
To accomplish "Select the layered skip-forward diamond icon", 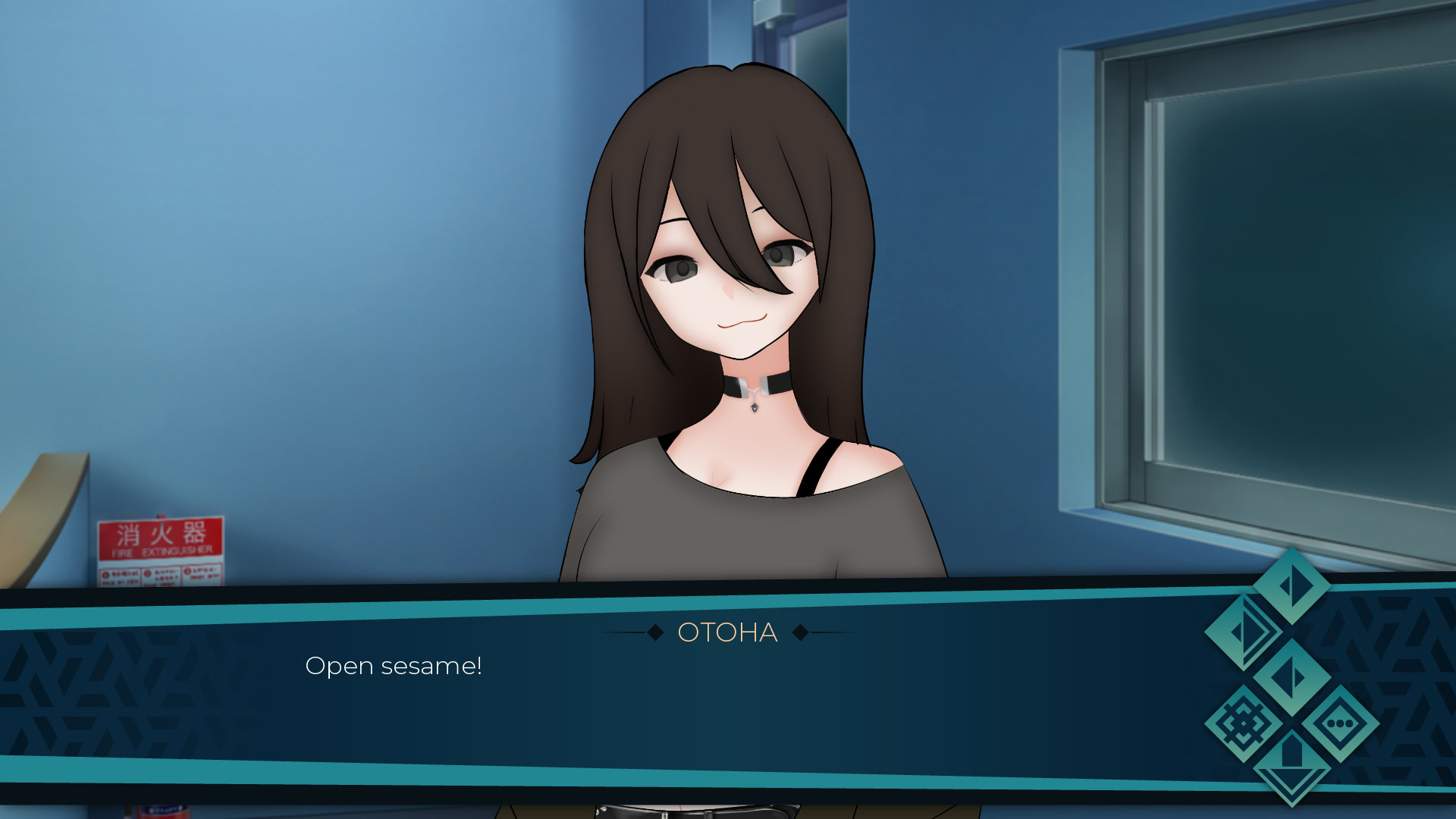I will pos(1244,632).
